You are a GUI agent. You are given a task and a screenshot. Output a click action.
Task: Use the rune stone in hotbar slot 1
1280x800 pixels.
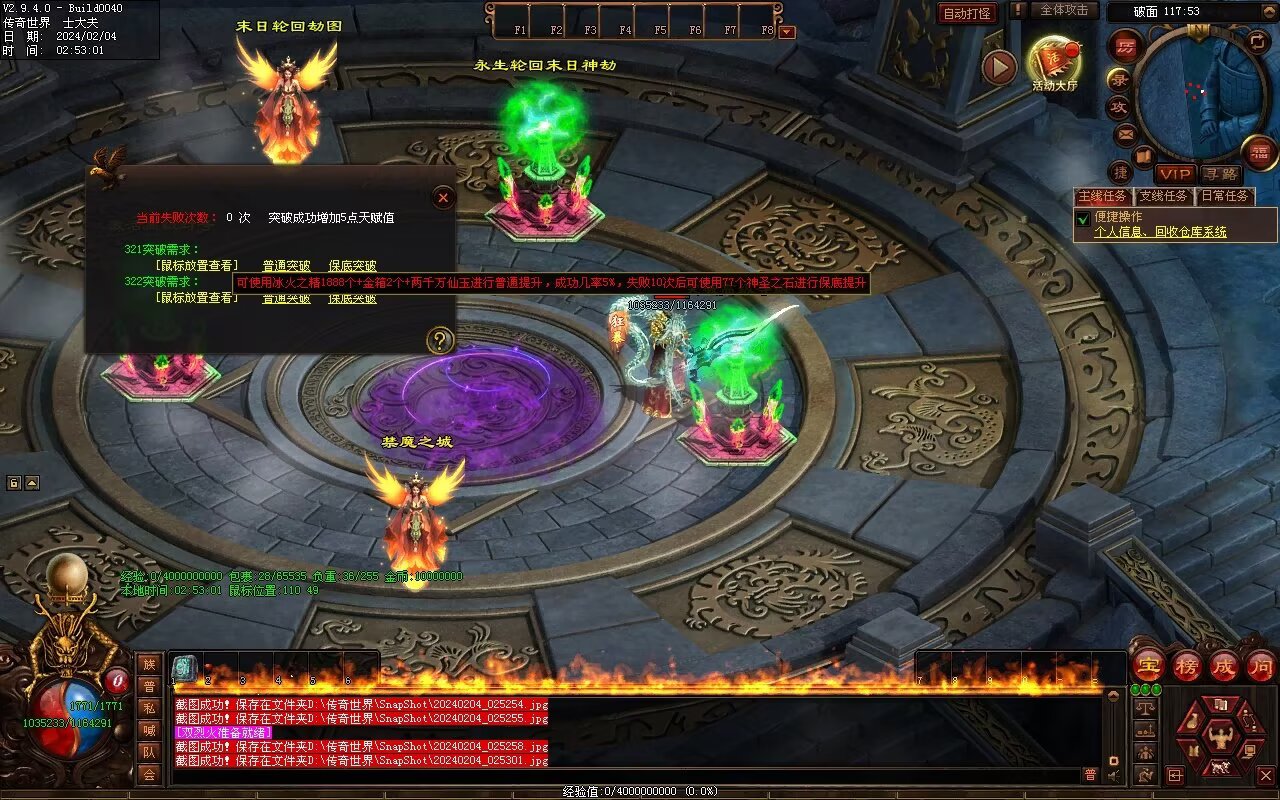click(185, 668)
